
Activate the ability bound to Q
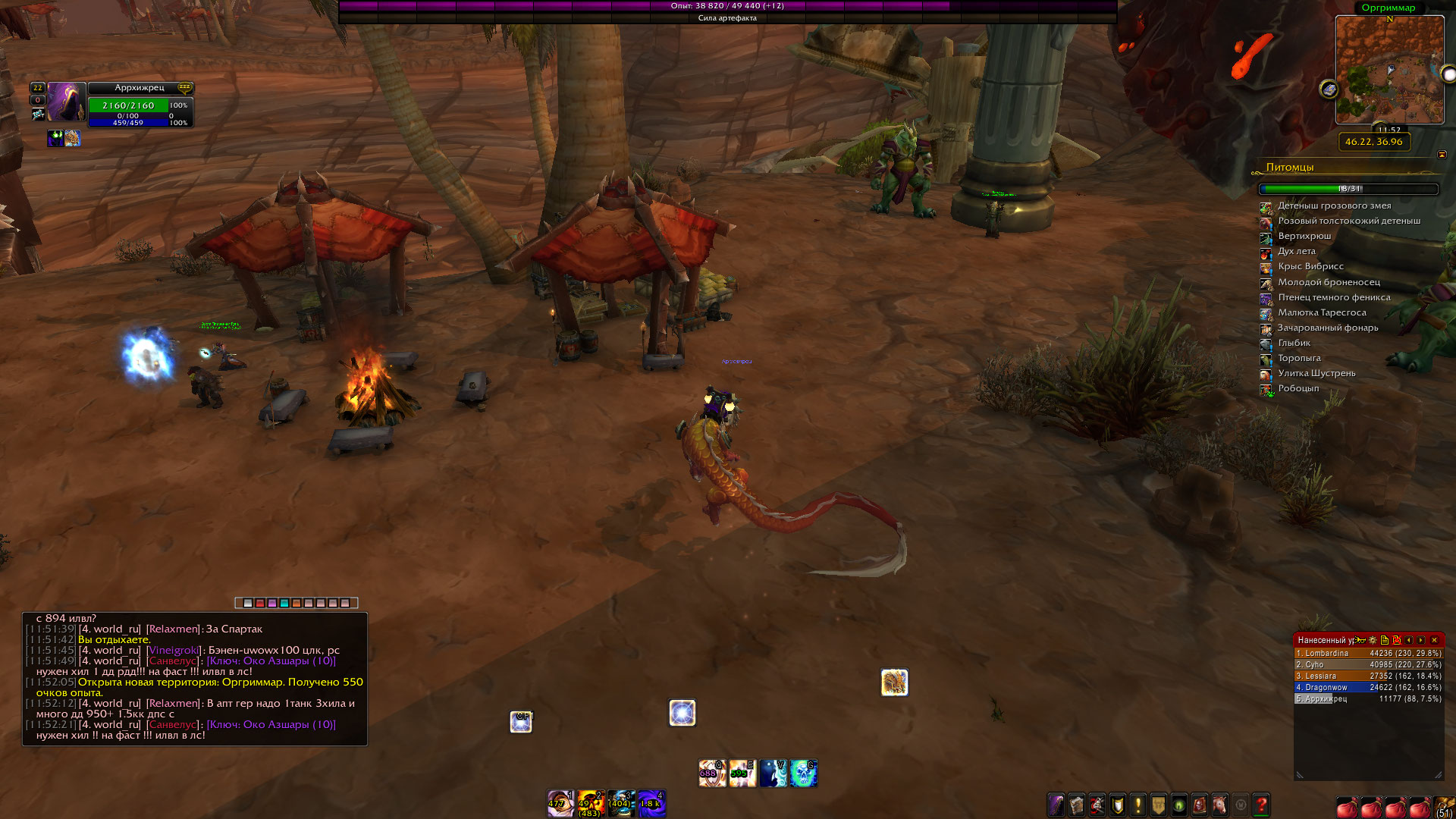tap(711, 773)
